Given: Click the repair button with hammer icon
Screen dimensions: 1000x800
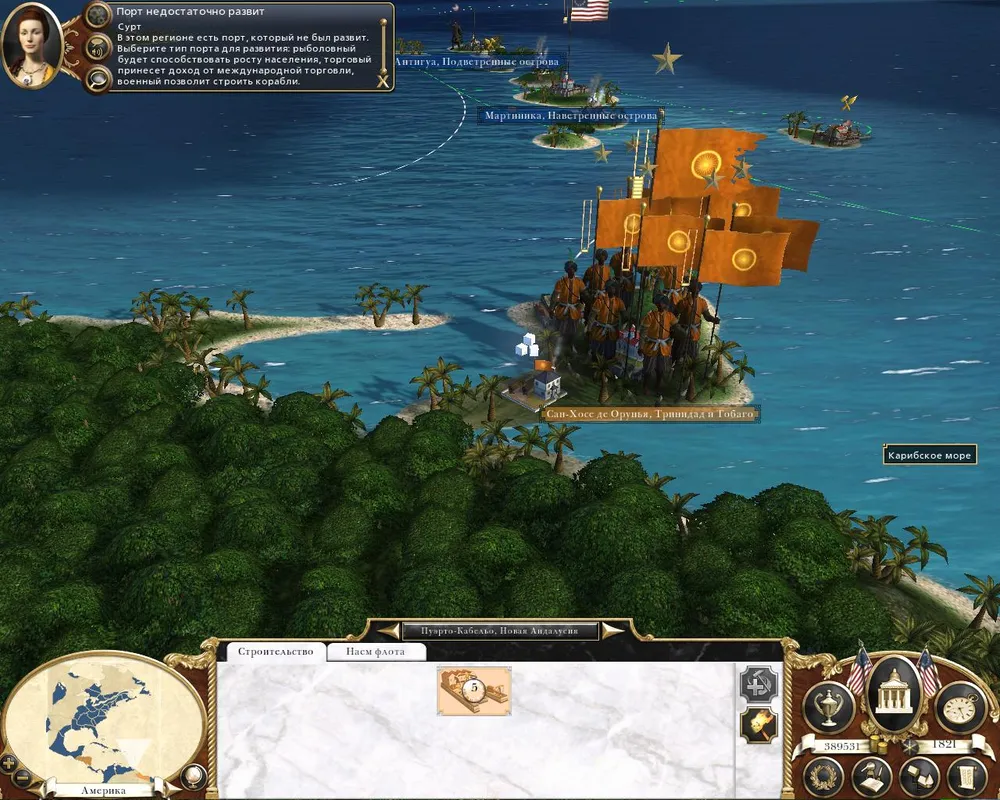Looking at the screenshot, I should coord(757,685).
